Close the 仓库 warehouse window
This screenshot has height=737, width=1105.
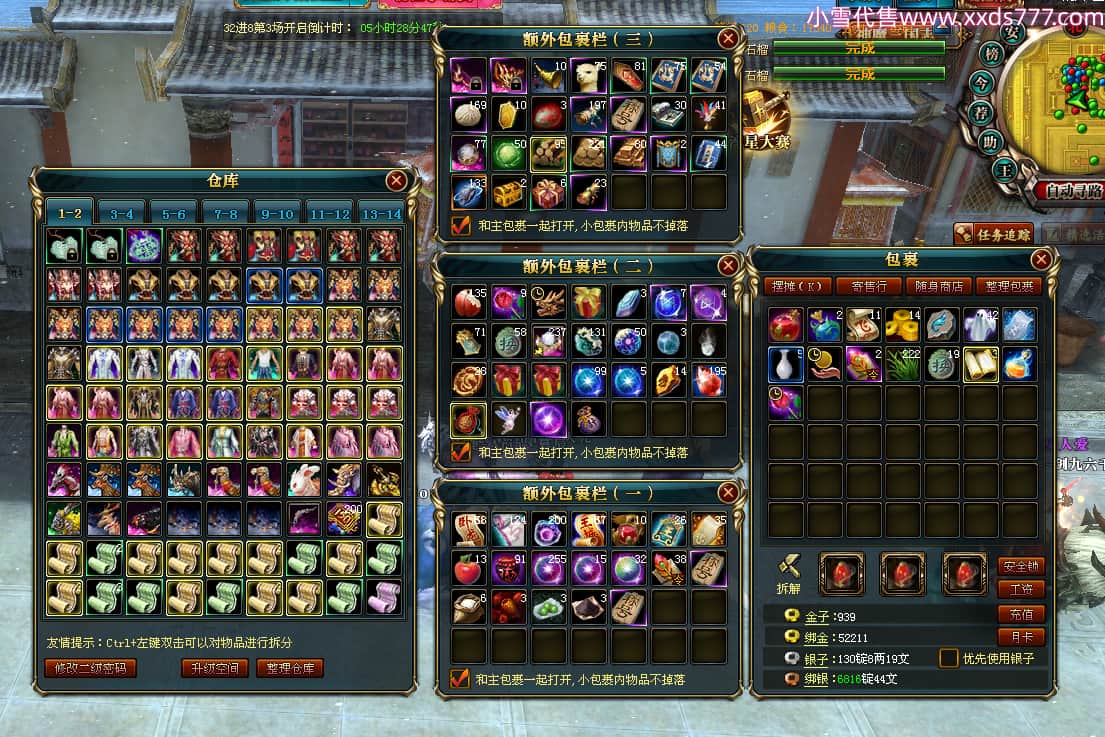(396, 180)
